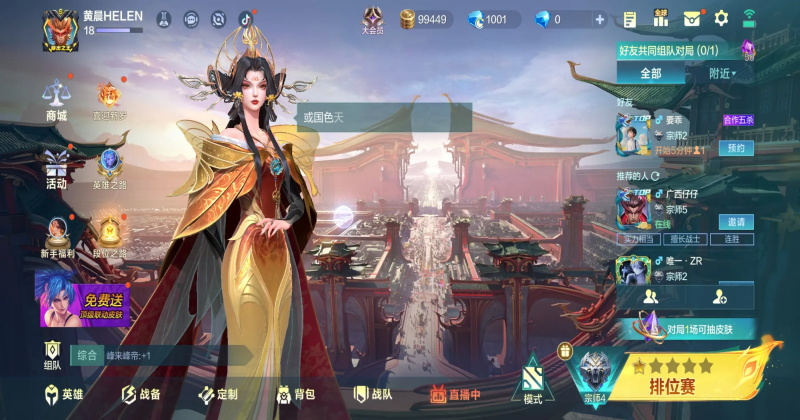Open the 活动 events menu
This screenshot has width=800, height=420.
[56, 168]
